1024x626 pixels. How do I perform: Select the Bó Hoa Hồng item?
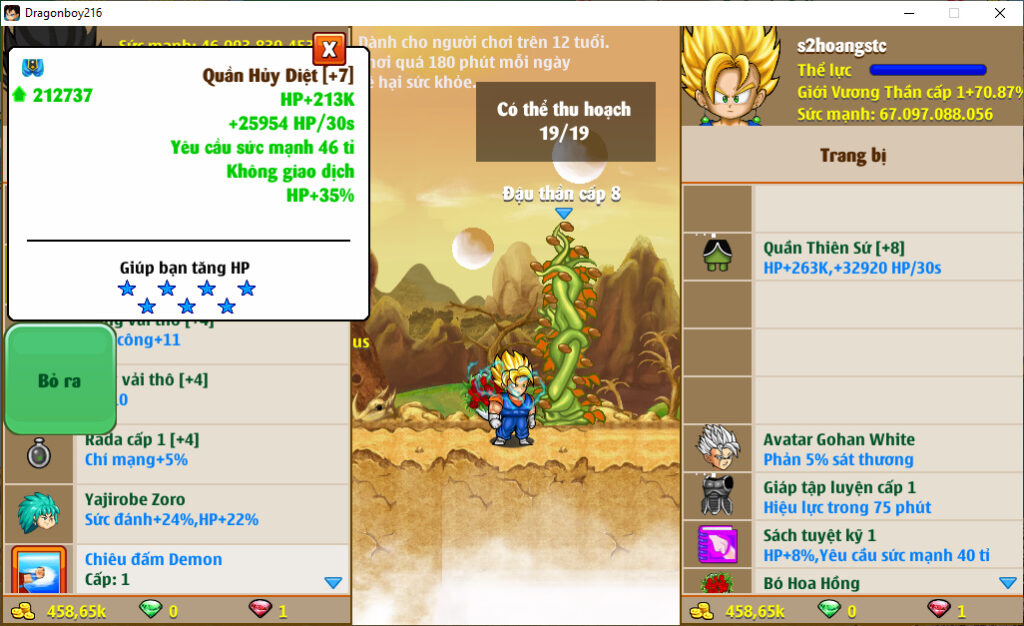tap(852, 582)
